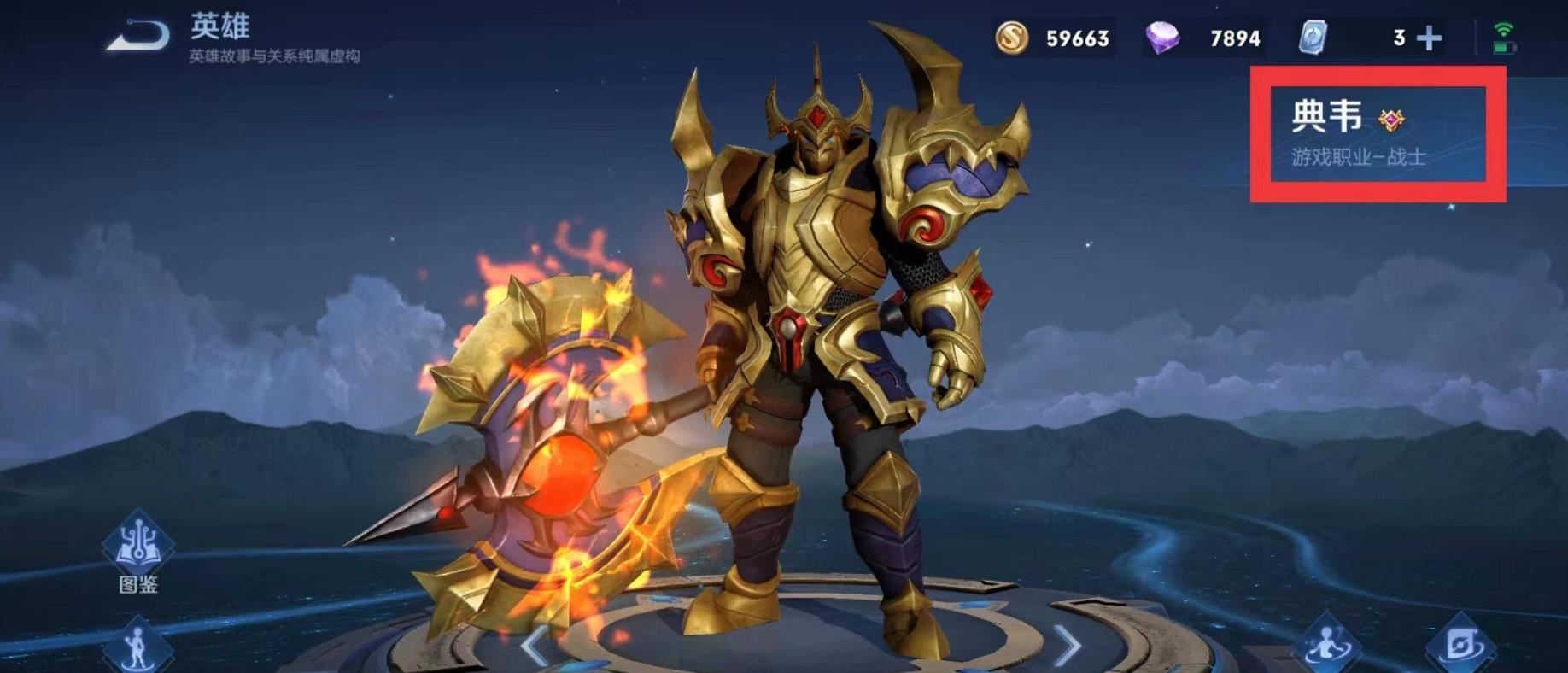
Task: Tap the gold coin currency icon
Action: 1012,38
